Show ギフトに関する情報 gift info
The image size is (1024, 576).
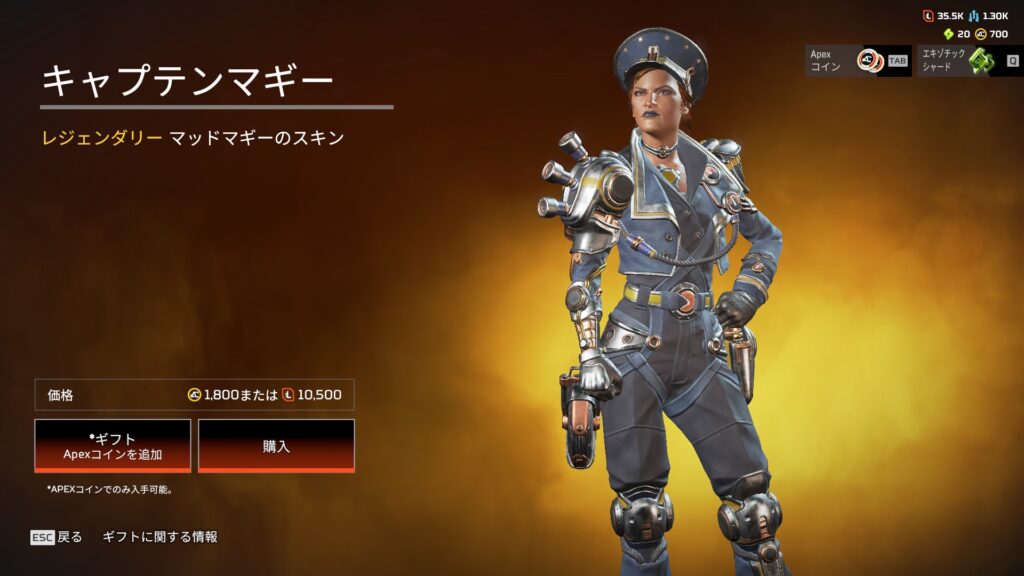pos(160,537)
